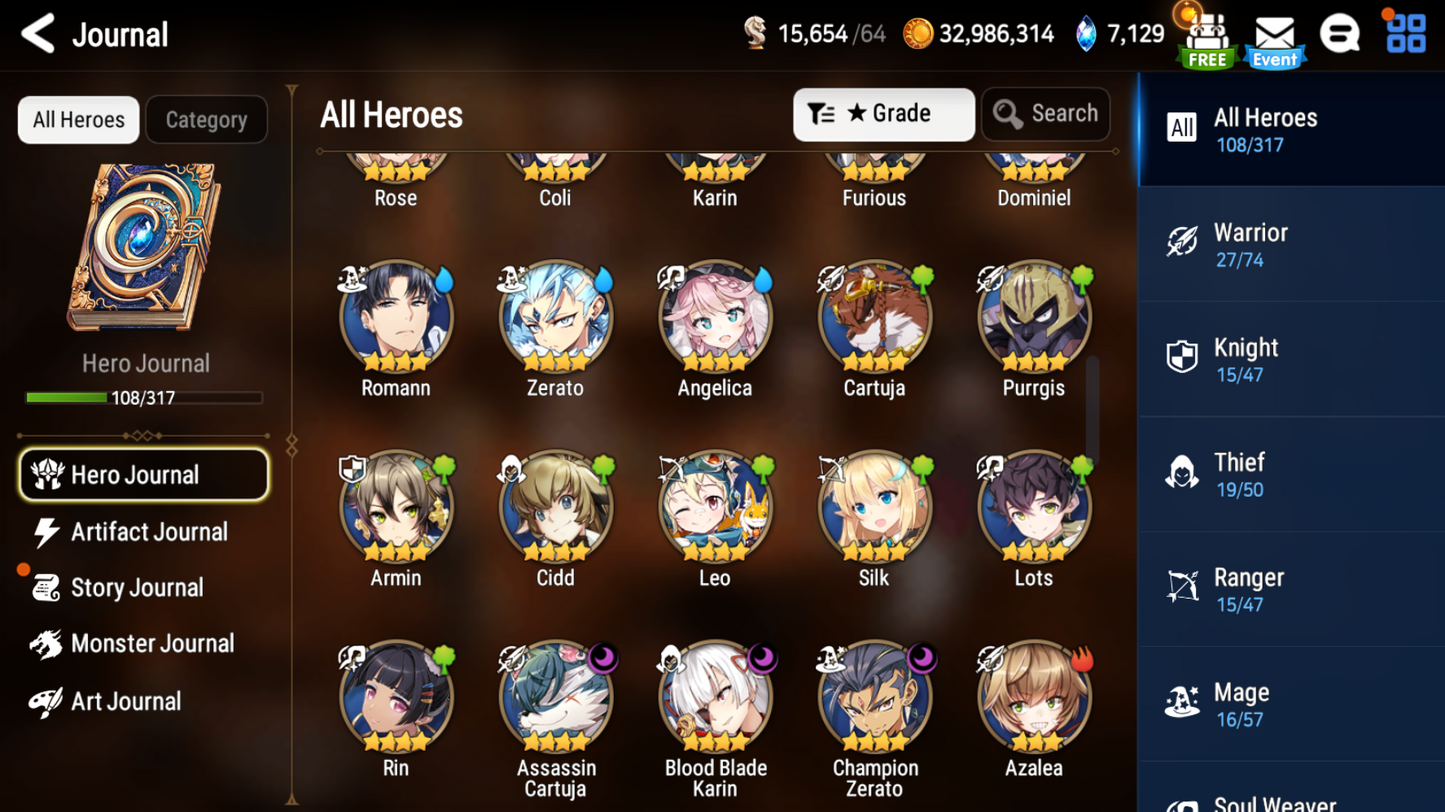Open the Grade sorting dropdown
Screen dimensions: 1445x812
[884, 114]
